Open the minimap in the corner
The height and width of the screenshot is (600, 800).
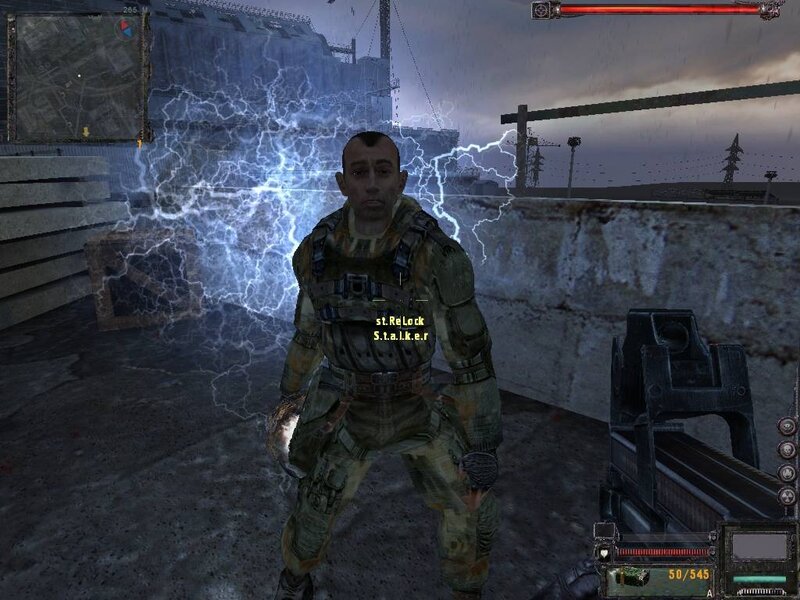click(x=75, y=77)
